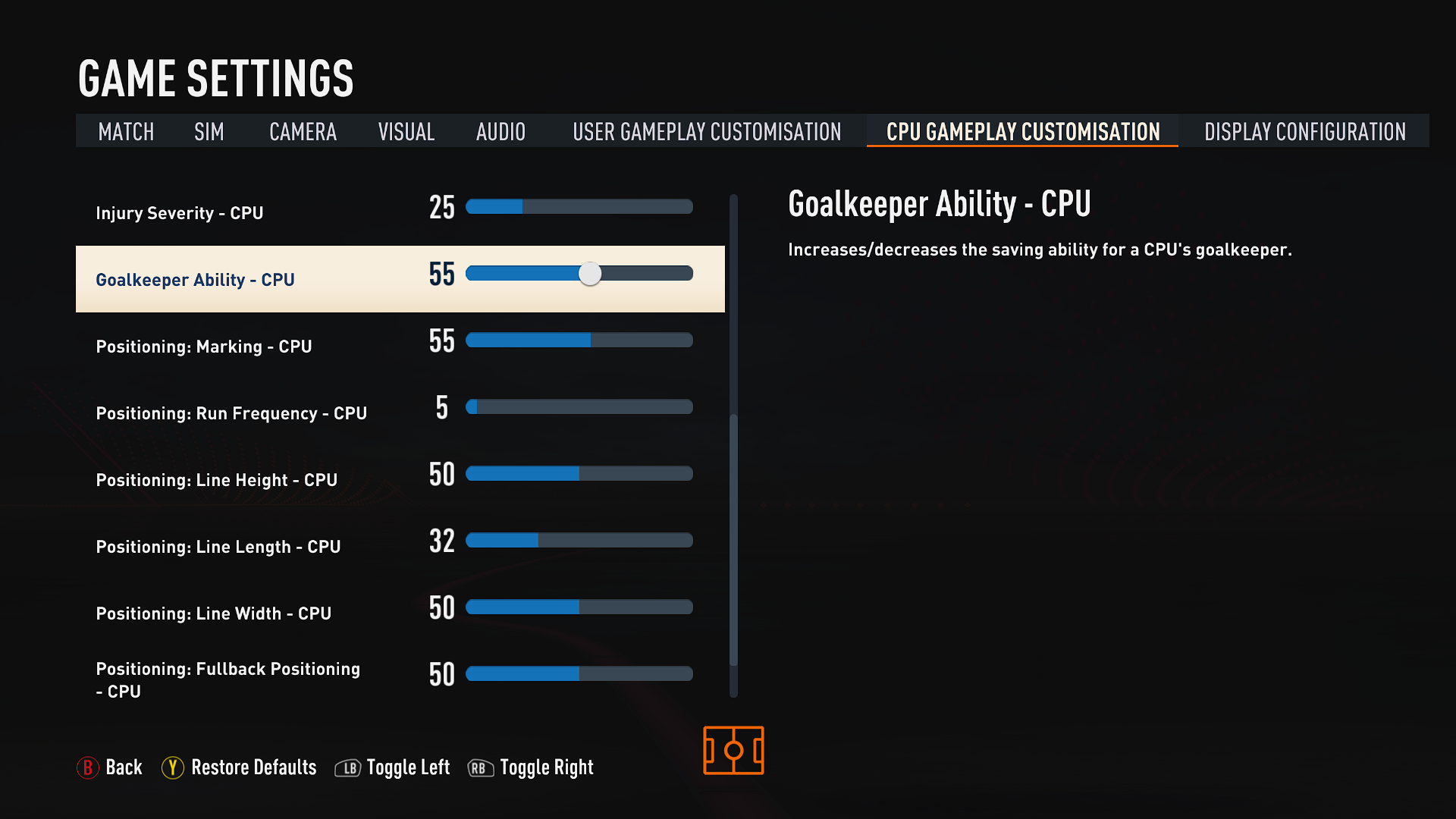This screenshot has height=819, width=1456.
Task: Select the CPU Gameplay Customisation tab
Action: (1022, 131)
